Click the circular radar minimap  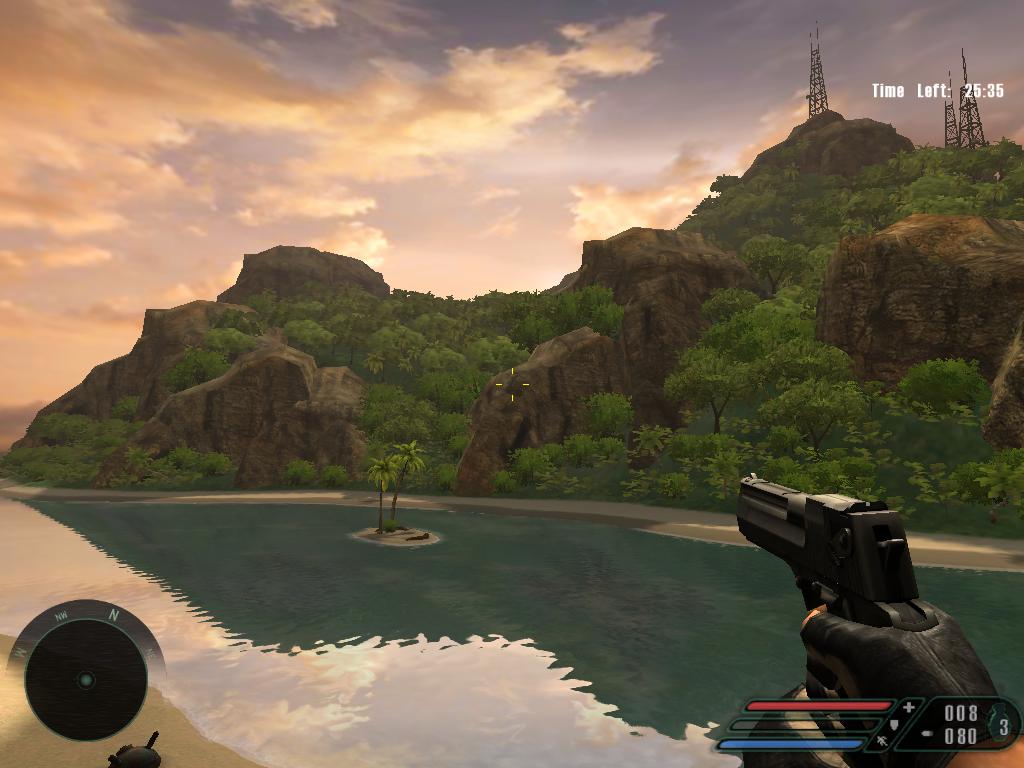[86, 680]
